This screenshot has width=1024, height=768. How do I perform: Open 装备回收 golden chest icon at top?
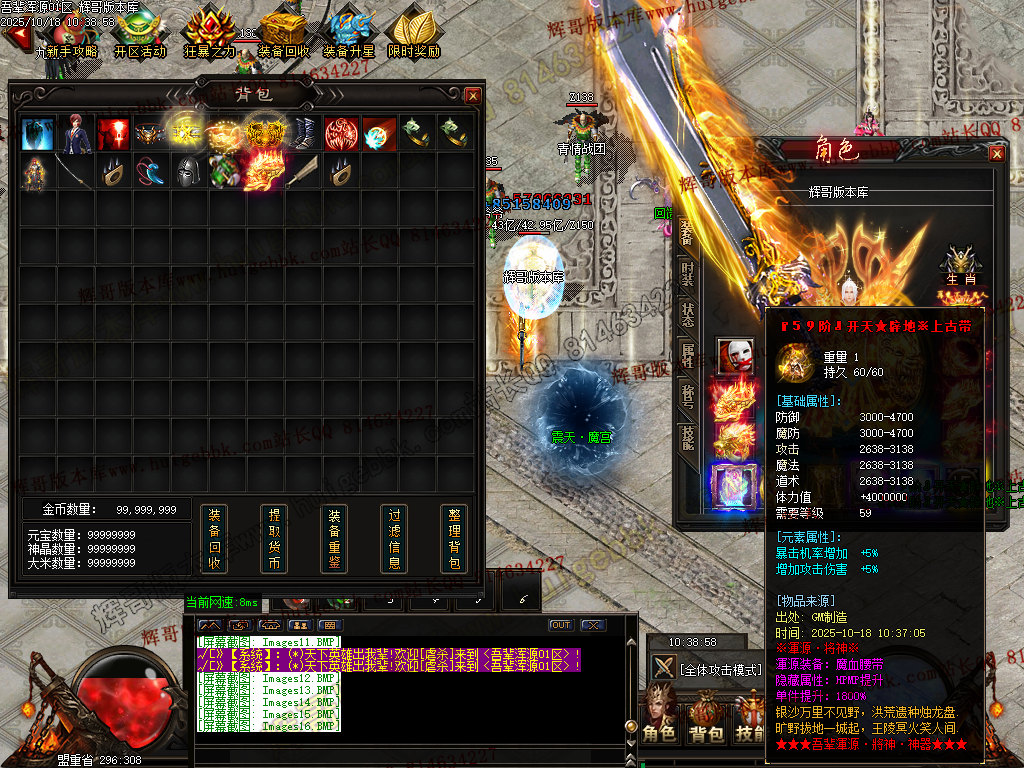[x=283, y=34]
